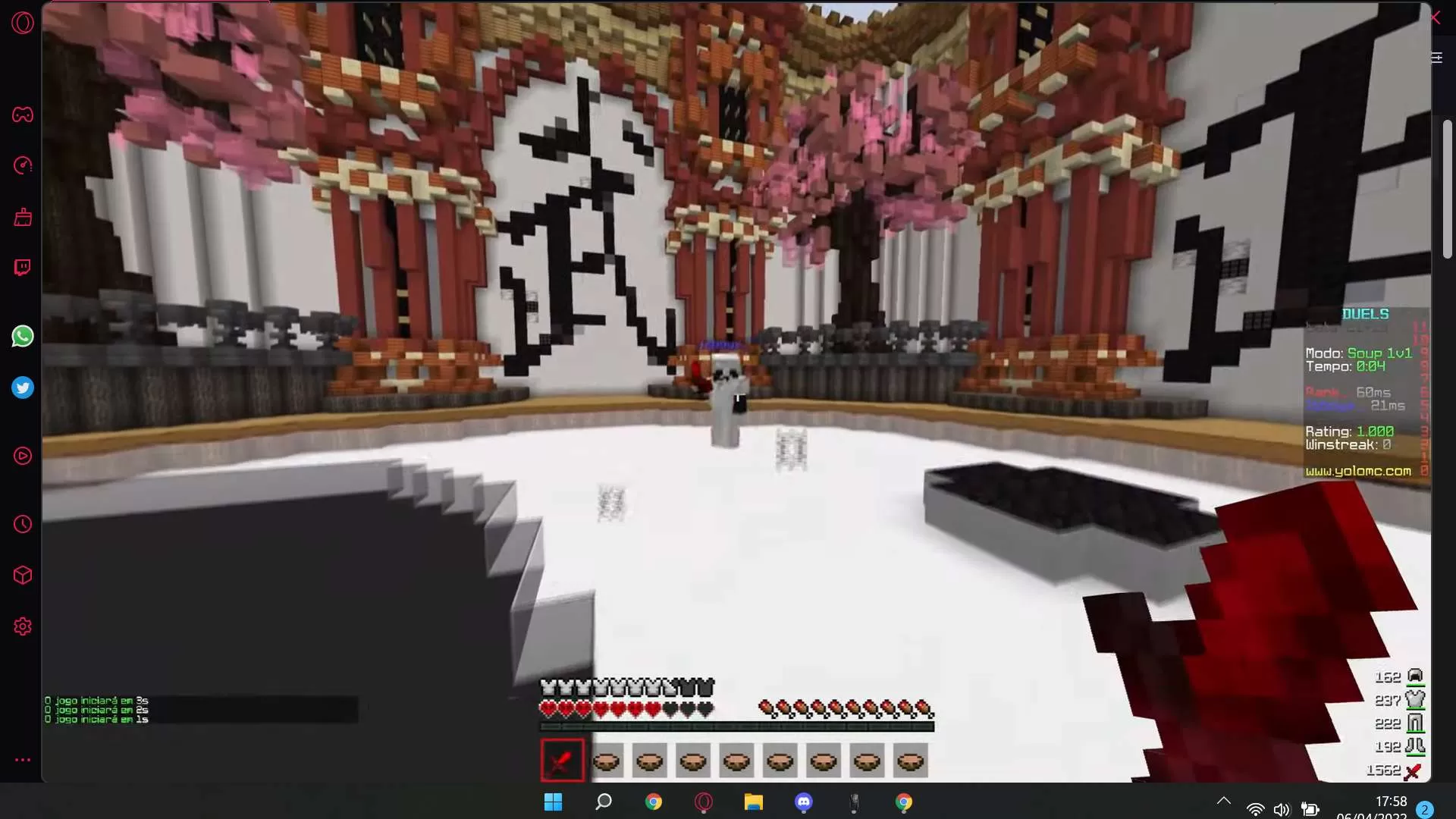Open the panel filter control top right
1456x819 pixels.
pos(1436,57)
